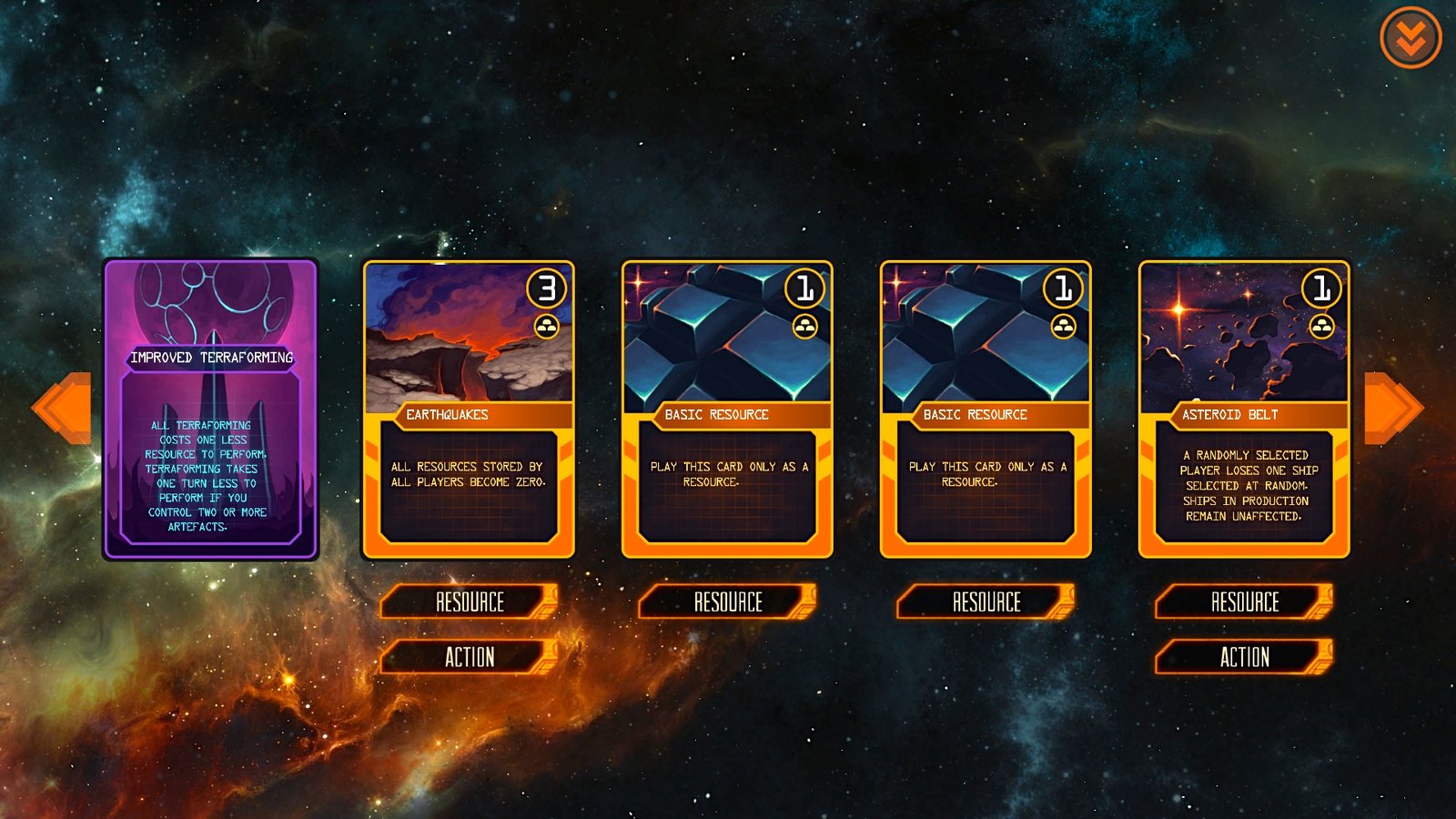
Task: Click Action button beneath the Asteroid Belt card
Action: (1244, 657)
